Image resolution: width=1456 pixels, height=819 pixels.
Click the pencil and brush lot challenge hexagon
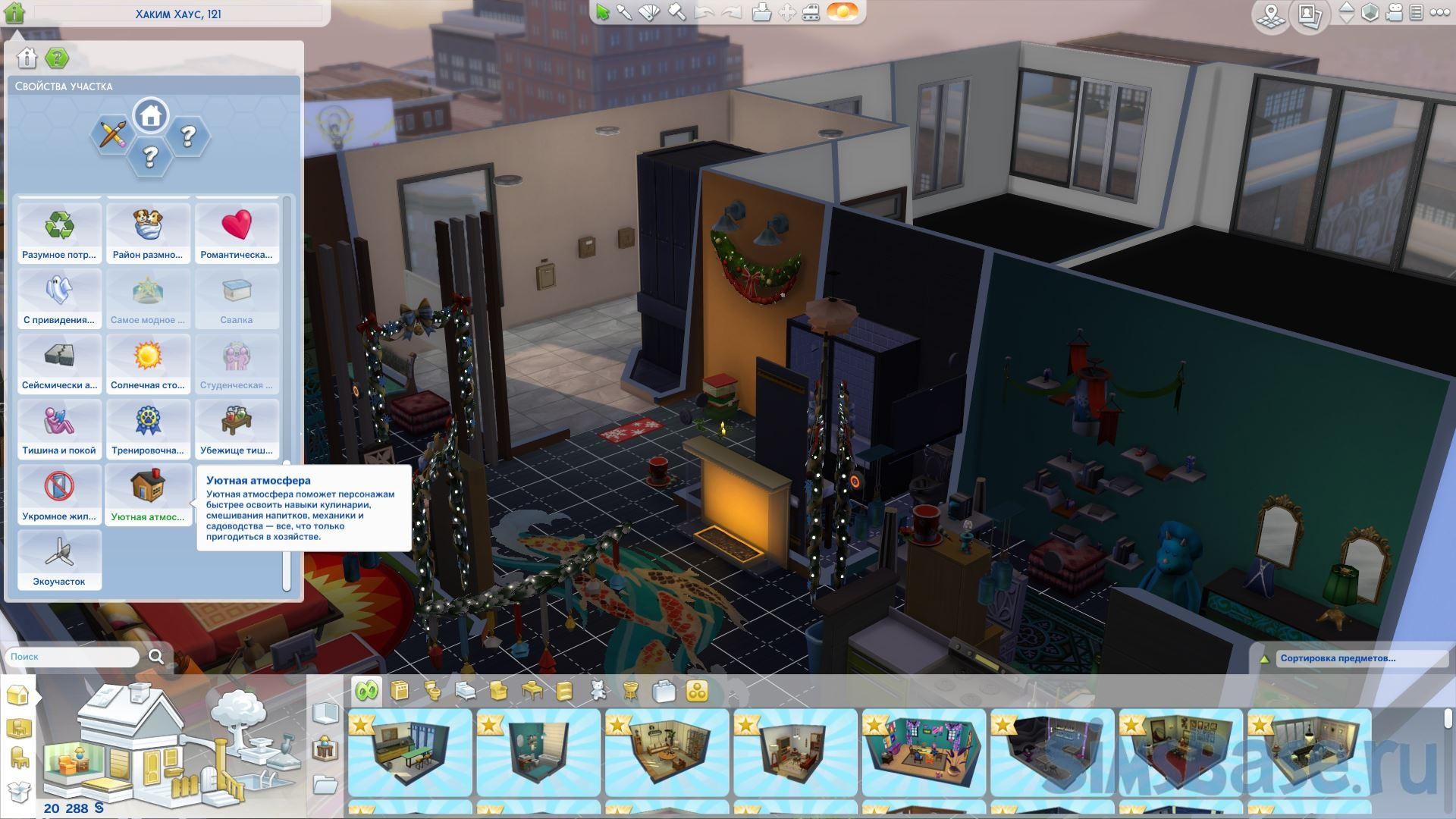click(112, 136)
